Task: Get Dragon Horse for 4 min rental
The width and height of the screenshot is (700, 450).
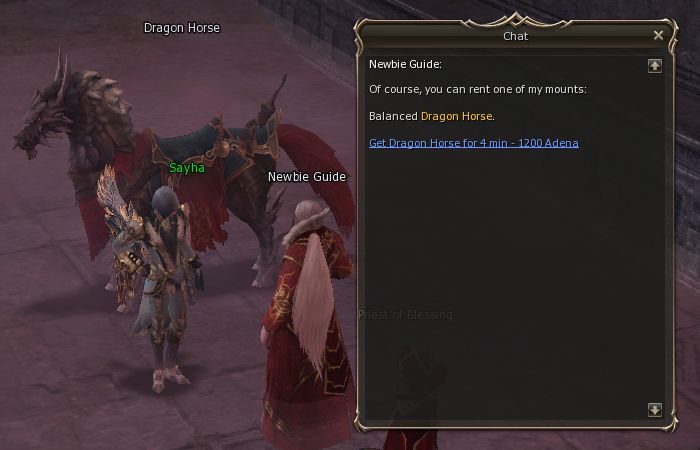Action: [x=473, y=143]
